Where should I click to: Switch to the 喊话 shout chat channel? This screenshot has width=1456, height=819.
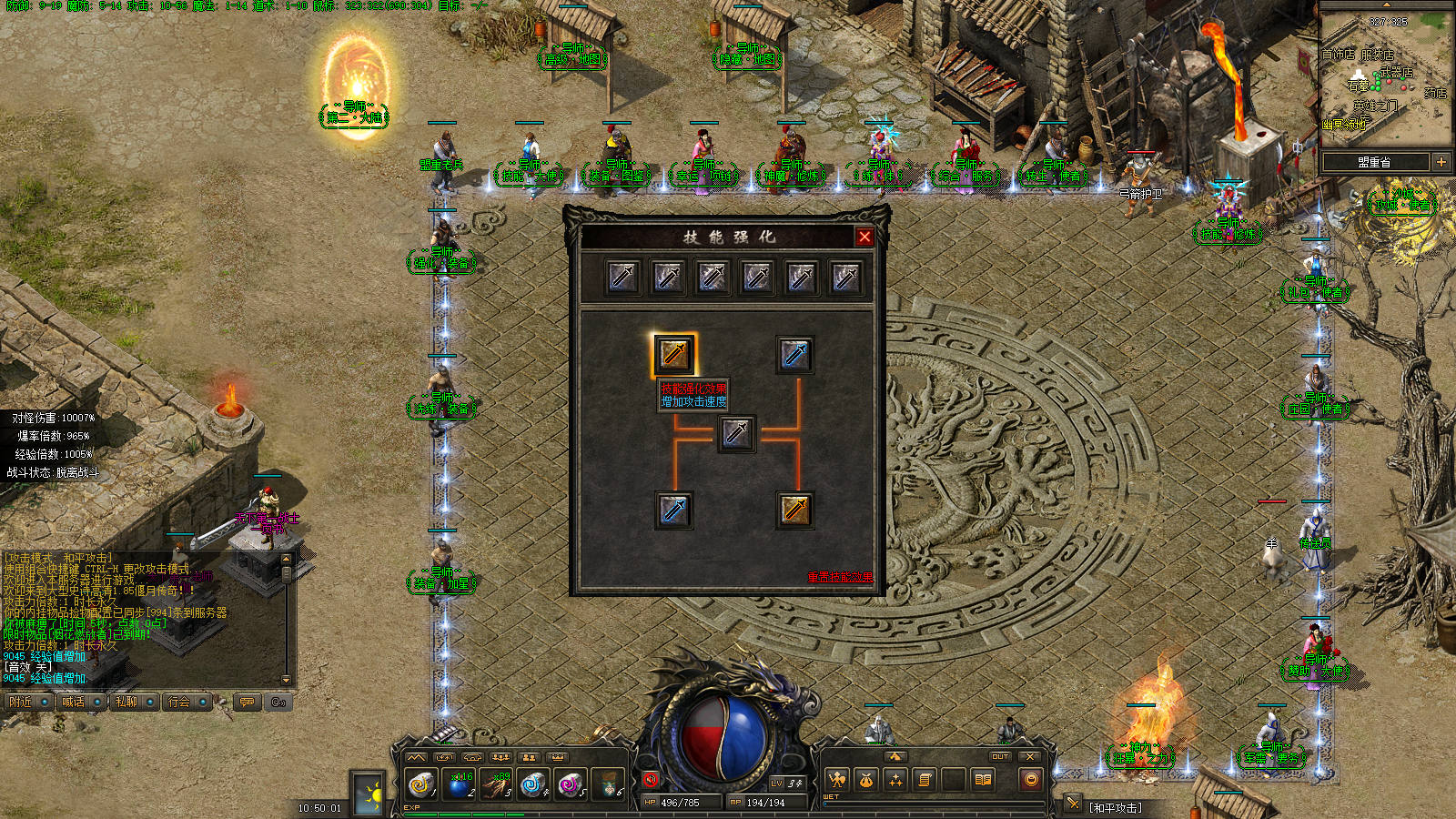tap(73, 702)
